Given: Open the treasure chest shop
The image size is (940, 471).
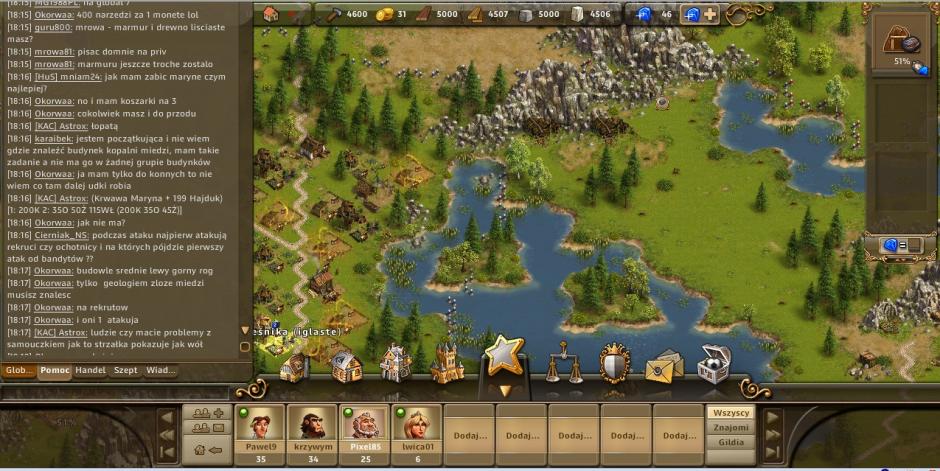Looking at the screenshot, I should [713, 364].
